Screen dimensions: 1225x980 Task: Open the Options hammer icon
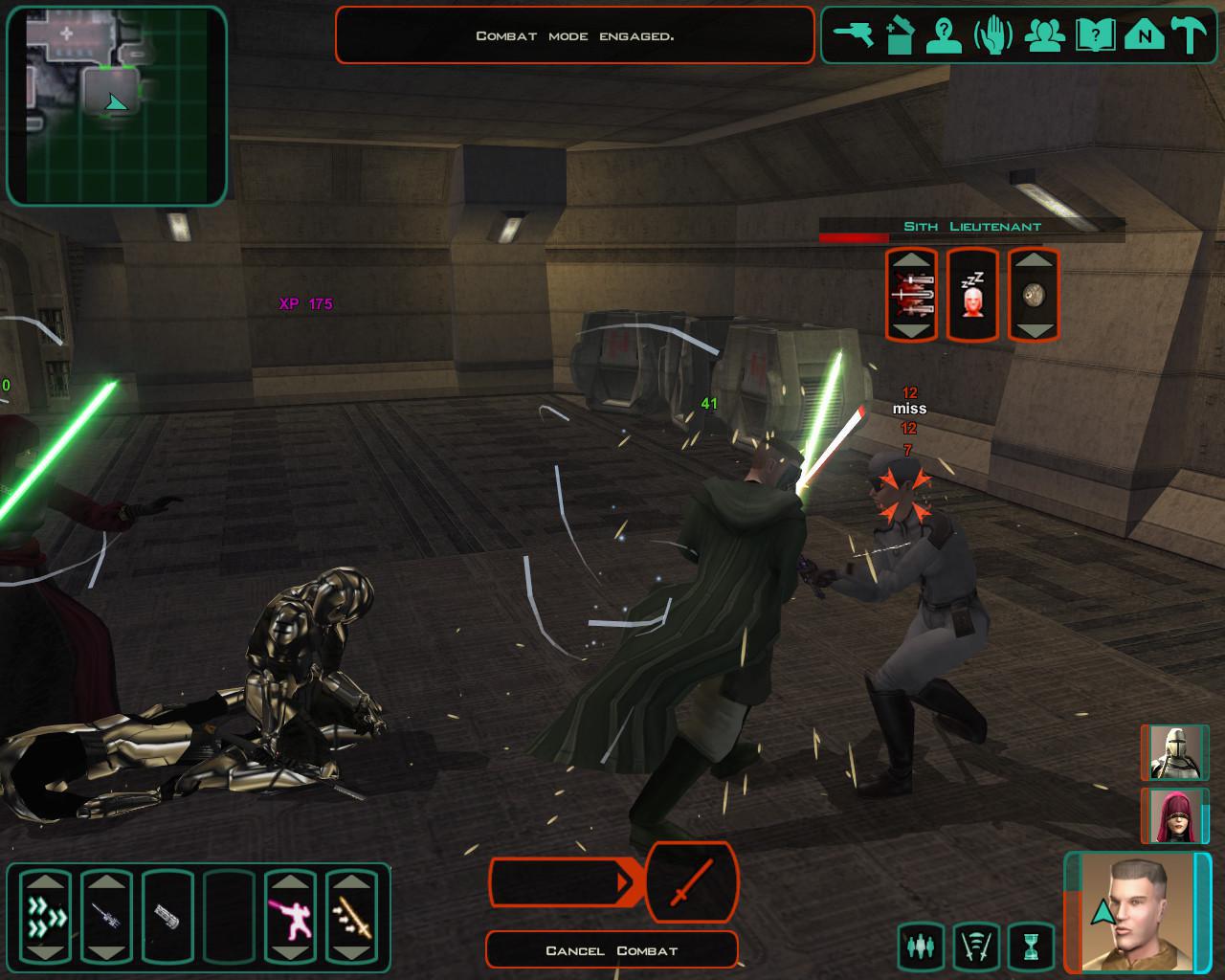point(1191,34)
